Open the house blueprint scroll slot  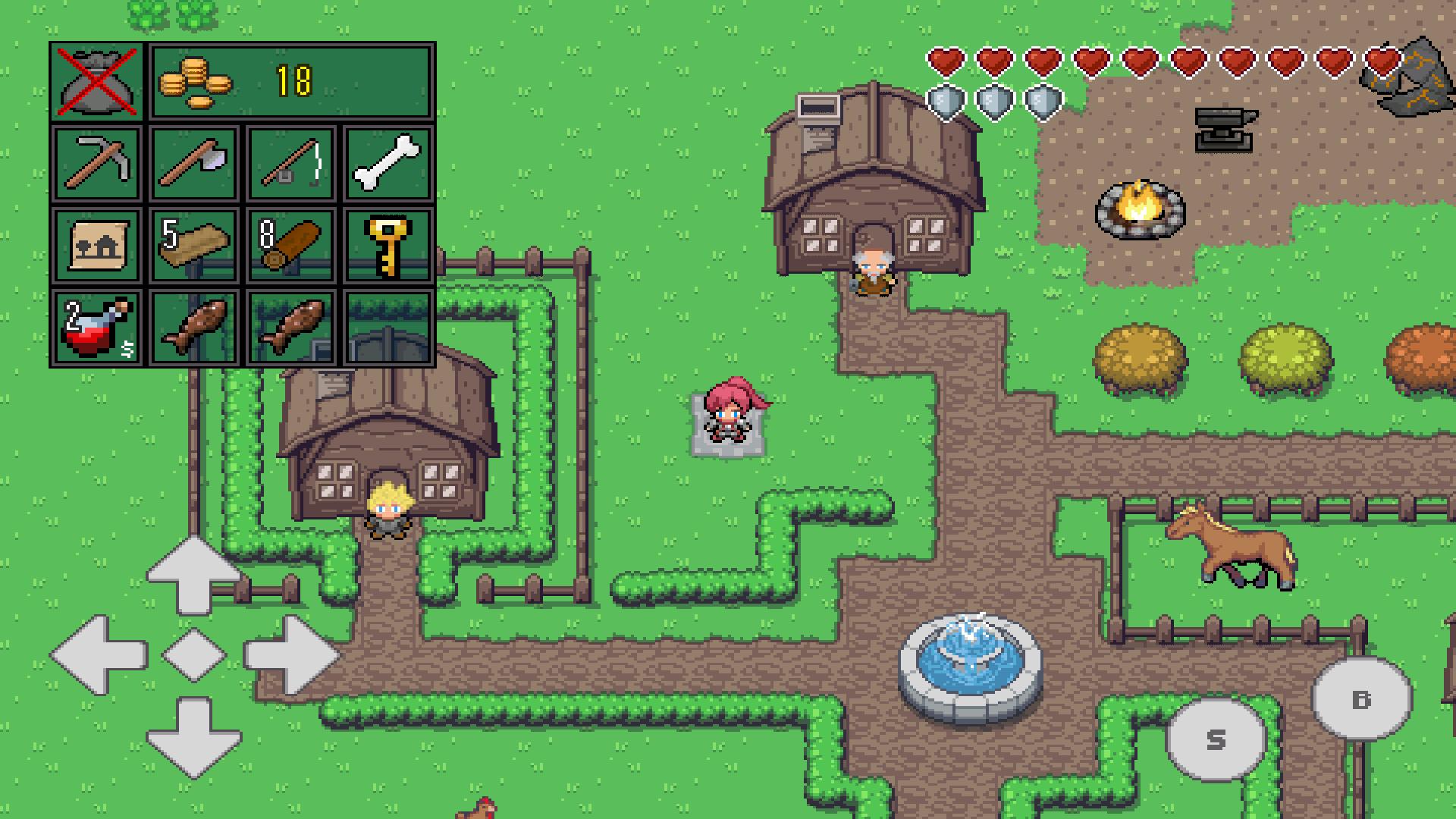[96, 245]
